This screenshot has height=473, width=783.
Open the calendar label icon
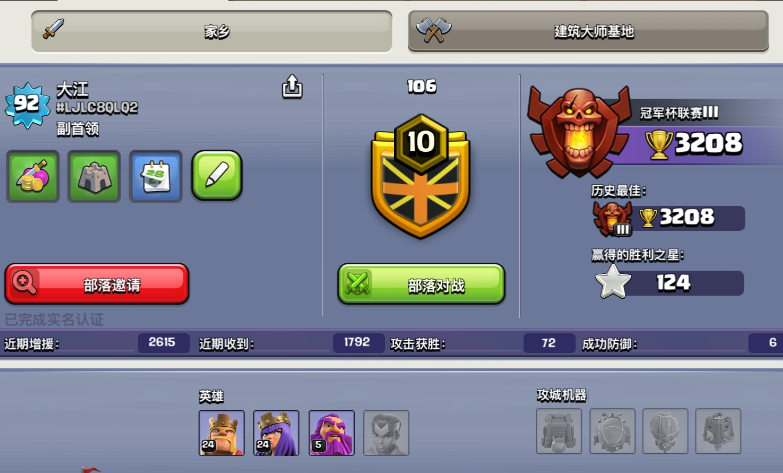pyautogui.click(x=156, y=176)
